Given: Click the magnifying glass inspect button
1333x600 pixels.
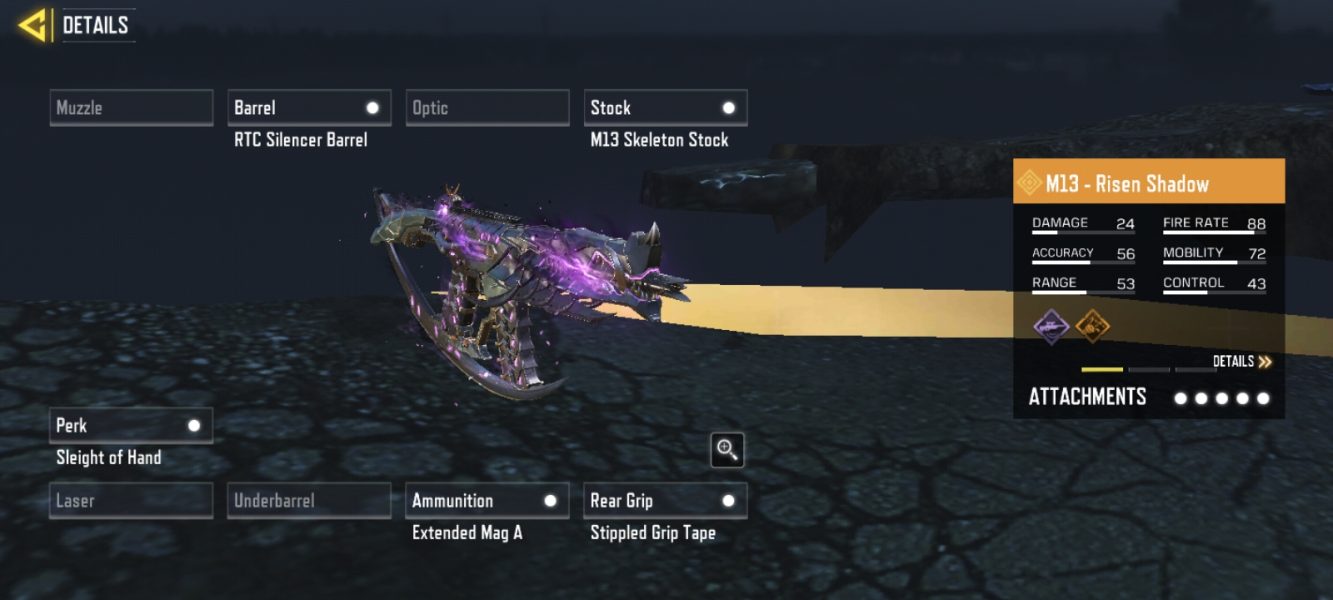Looking at the screenshot, I should tap(727, 450).
